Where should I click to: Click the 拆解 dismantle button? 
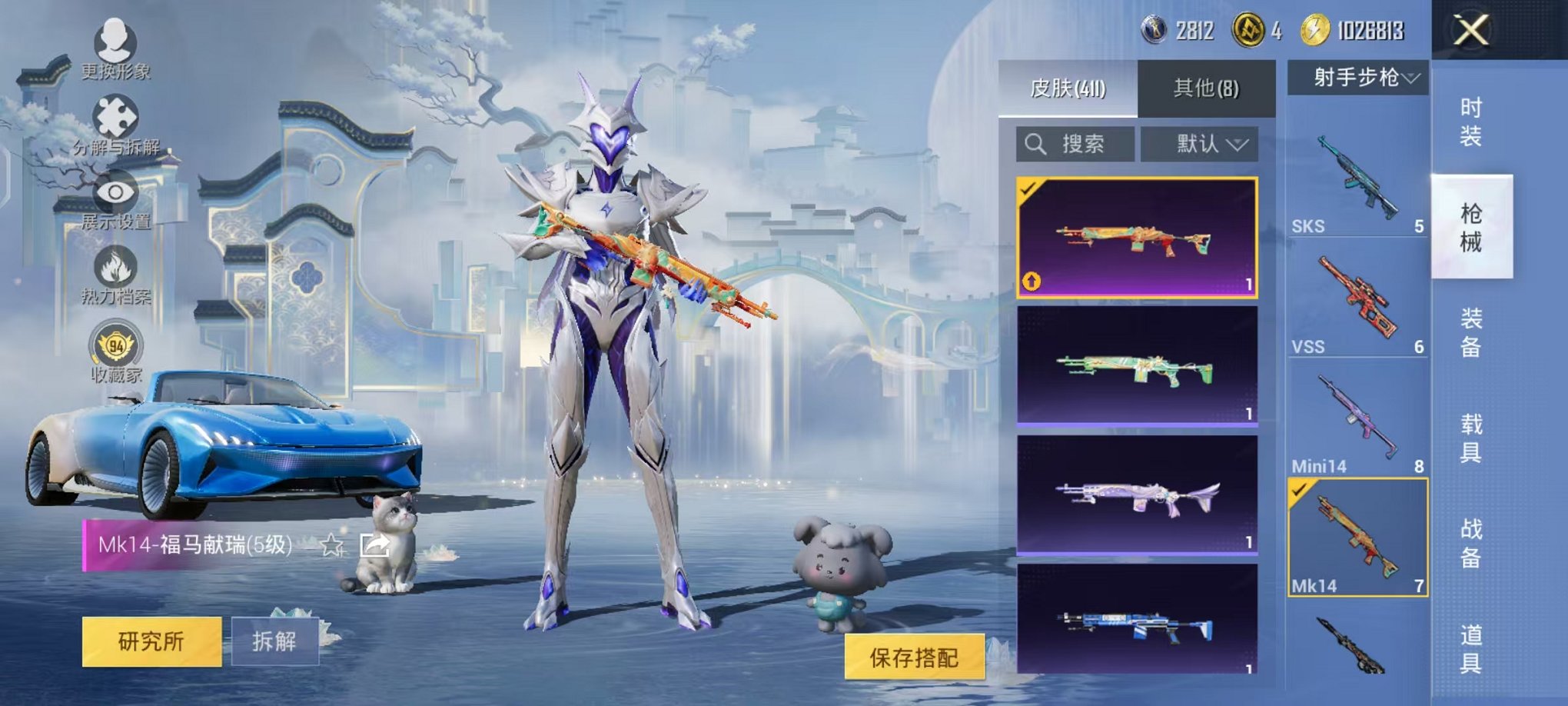[x=274, y=641]
